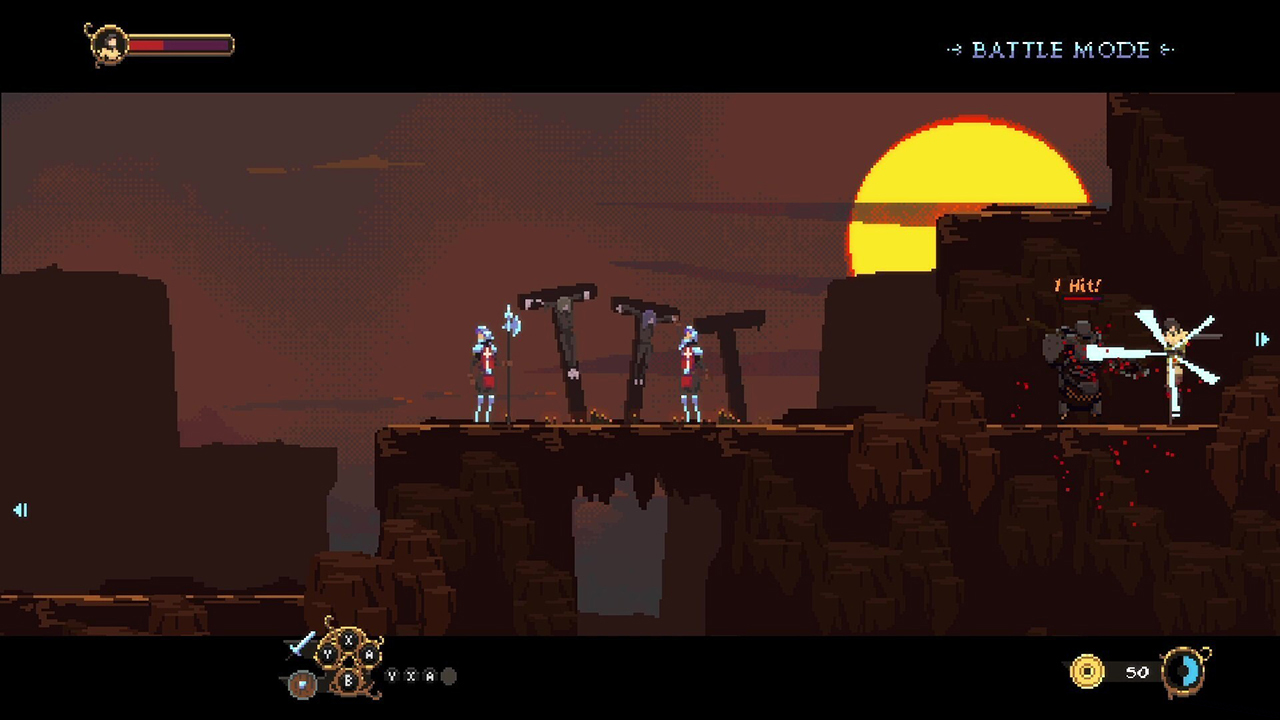Select the BATTLE MODE header

tap(1063, 51)
